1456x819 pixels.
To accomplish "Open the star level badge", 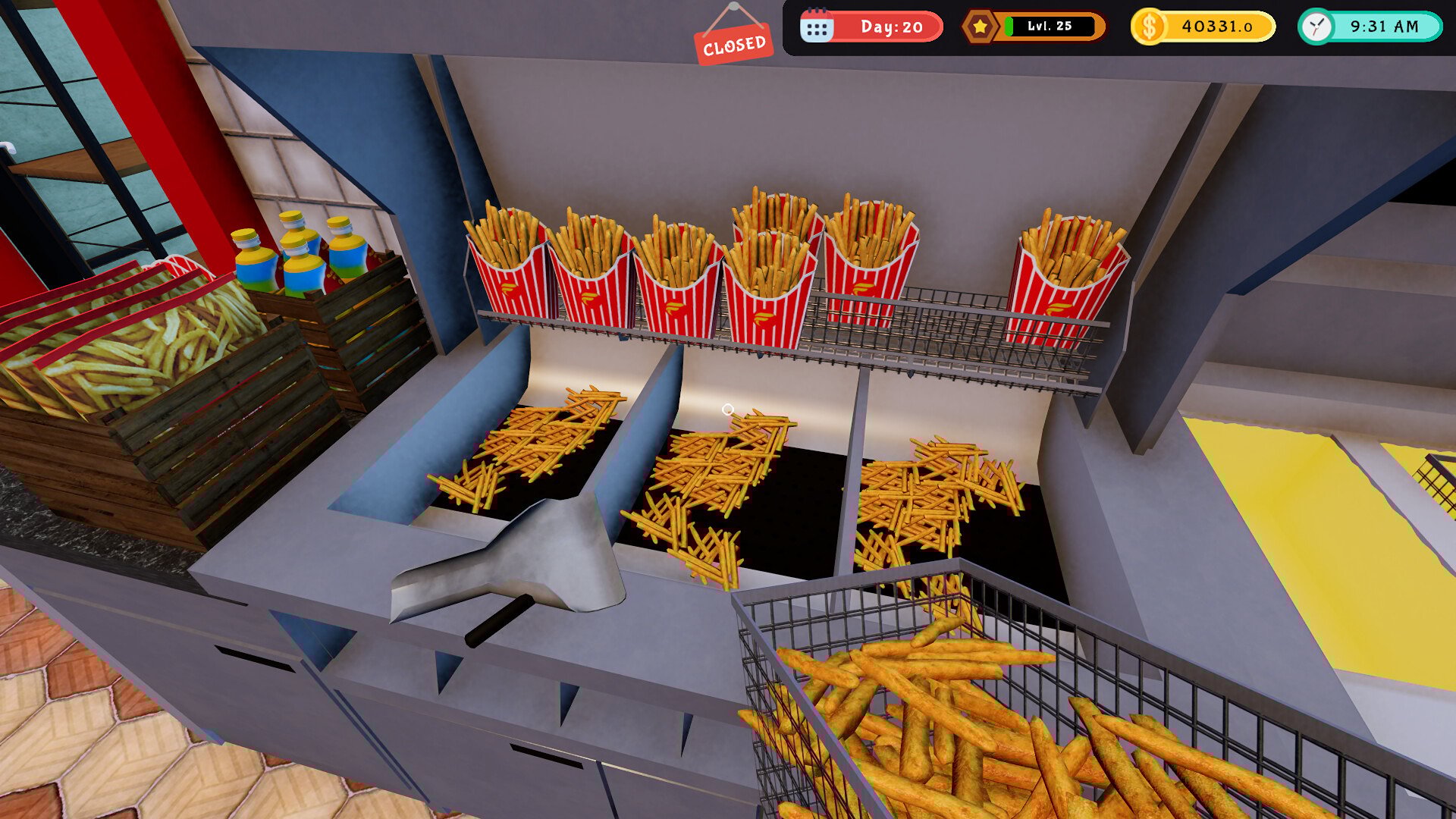I will pos(980,27).
